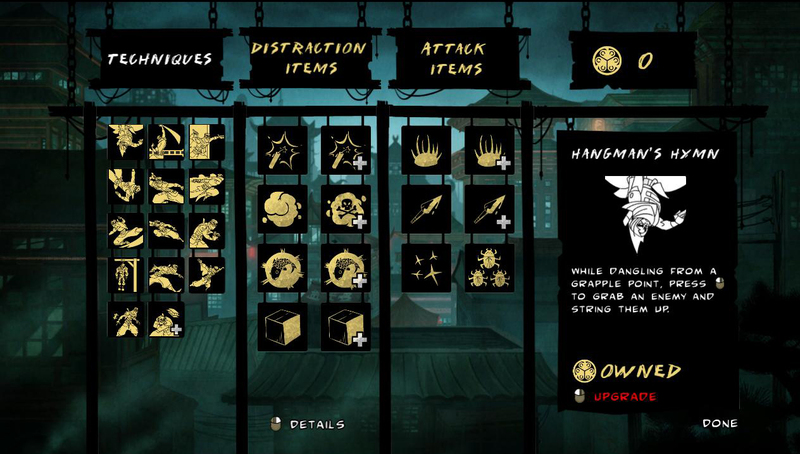
Task: Pick the upgraded cardboard box with plus
Action: [x=345, y=327]
